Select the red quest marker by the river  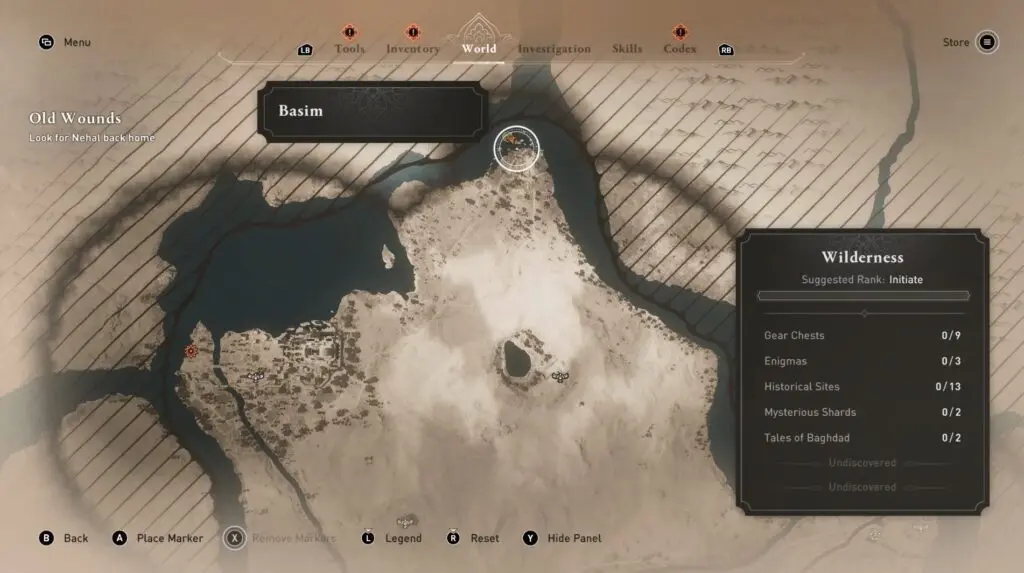(192, 351)
